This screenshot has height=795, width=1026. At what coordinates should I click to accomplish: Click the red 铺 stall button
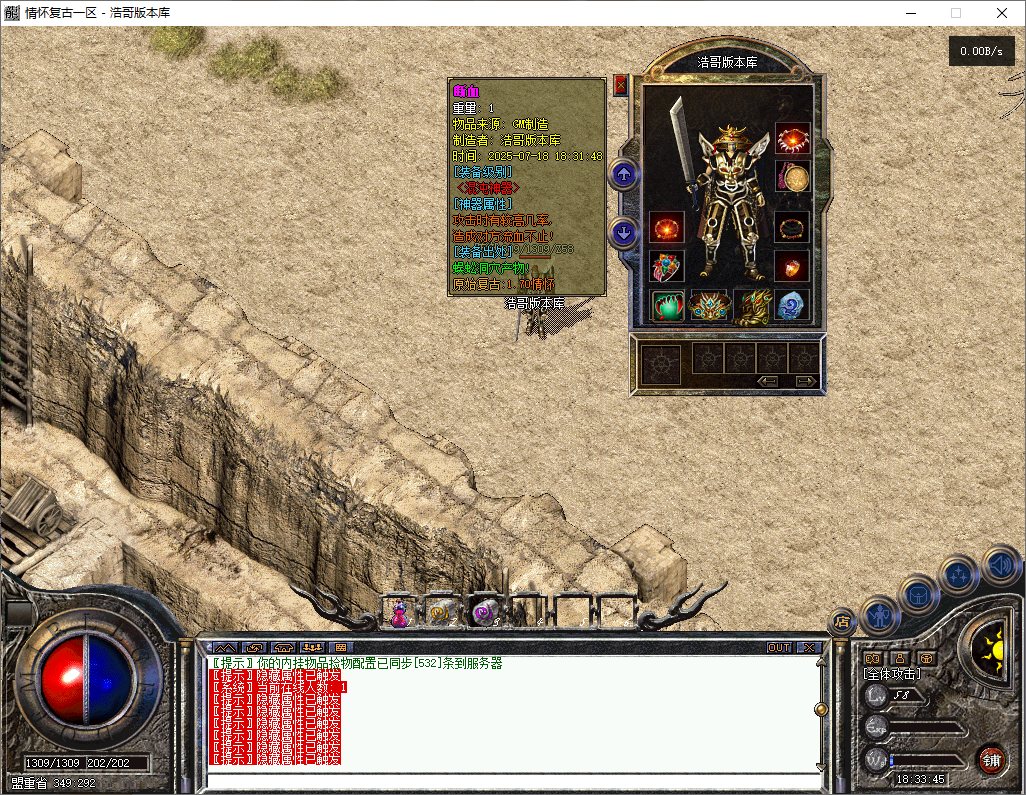[991, 759]
